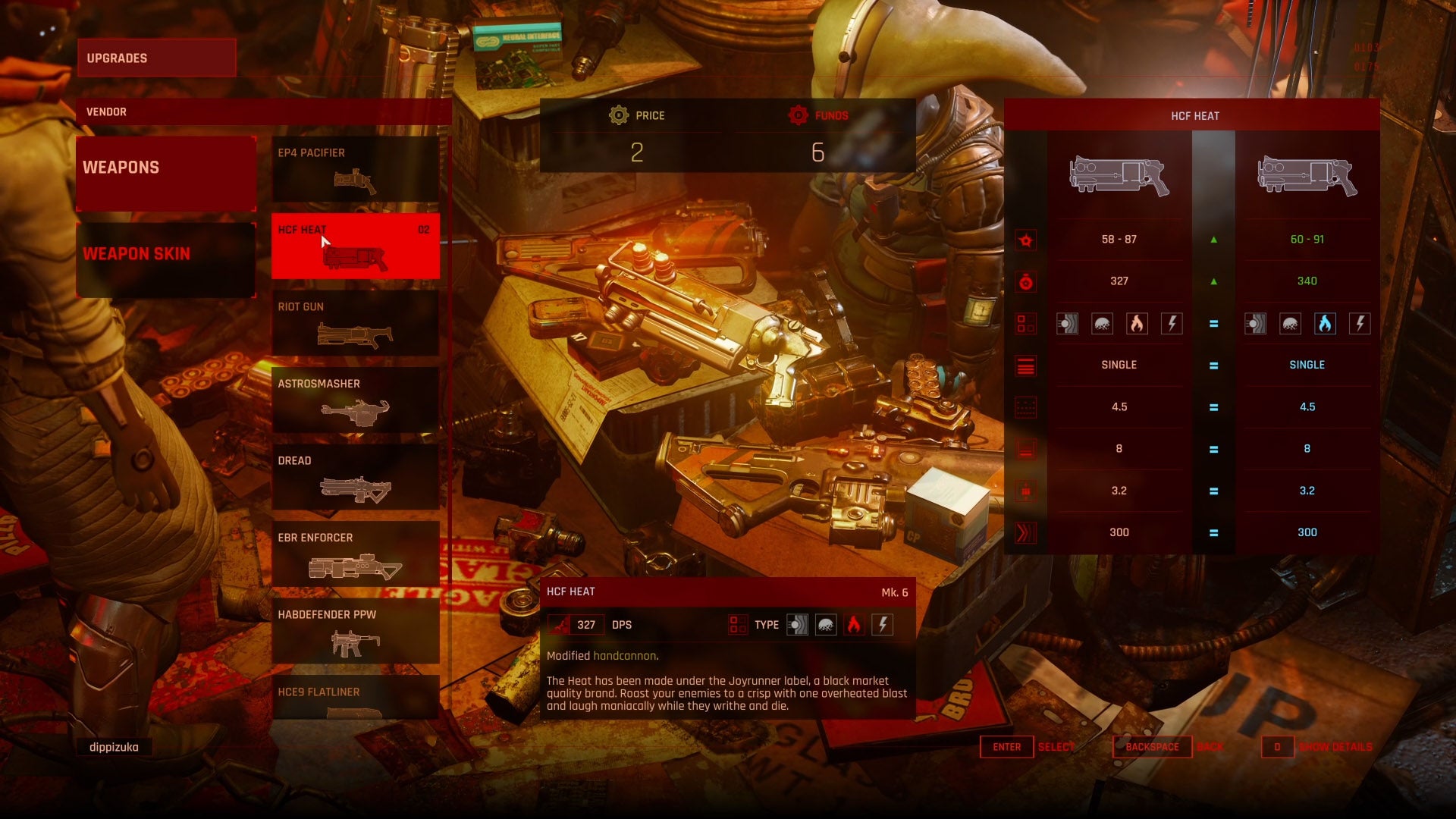Click the Price gear icon above the cost value
The image size is (1456, 819).
(x=617, y=115)
